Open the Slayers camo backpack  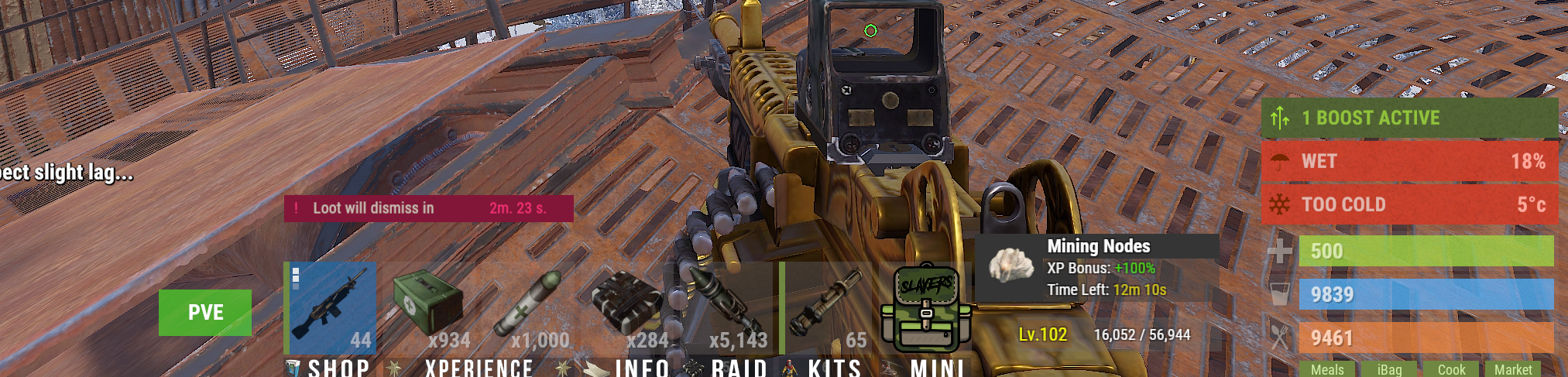pyautogui.click(x=925, y=310)
